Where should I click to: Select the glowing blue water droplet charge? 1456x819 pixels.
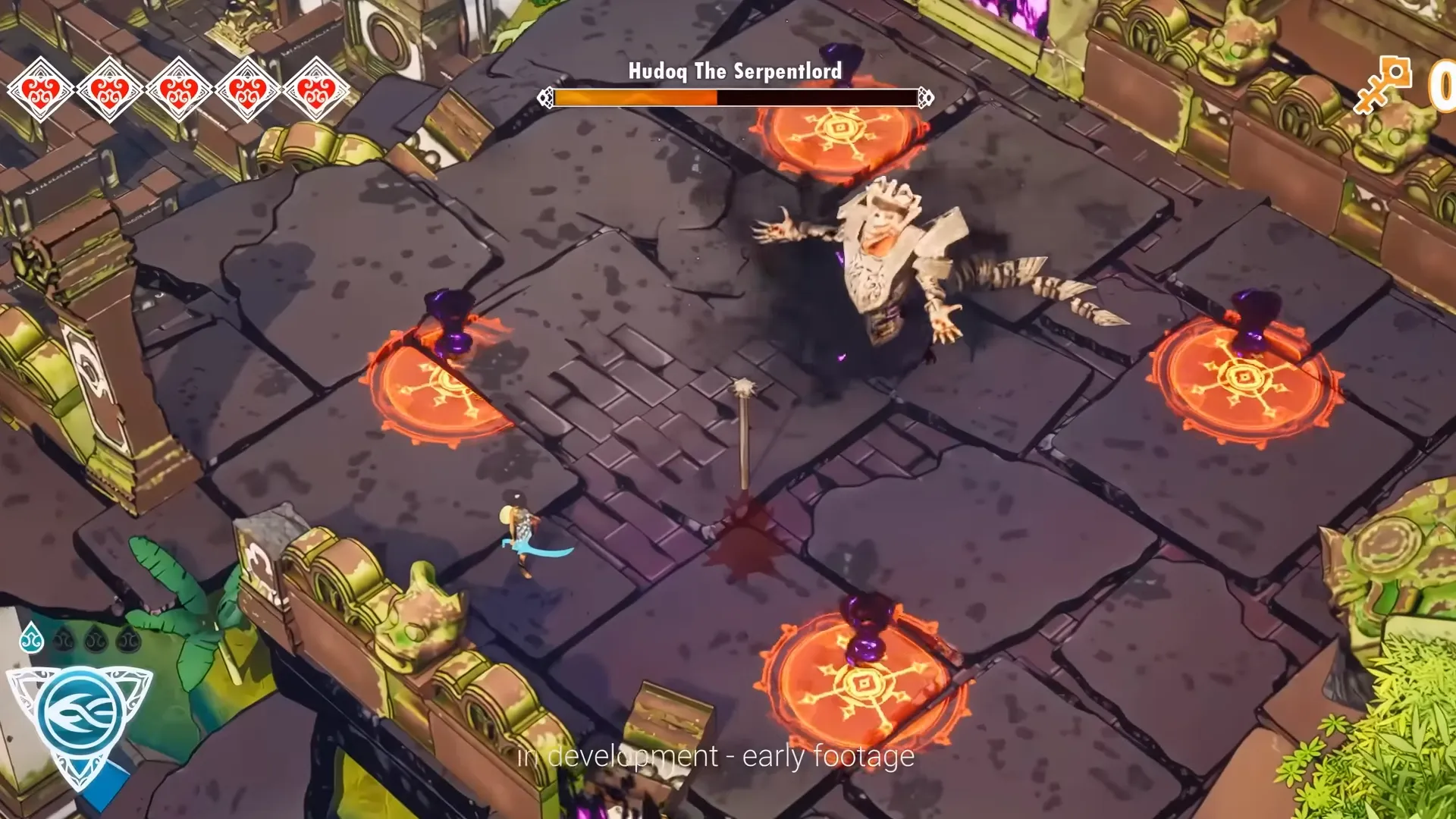32,639
